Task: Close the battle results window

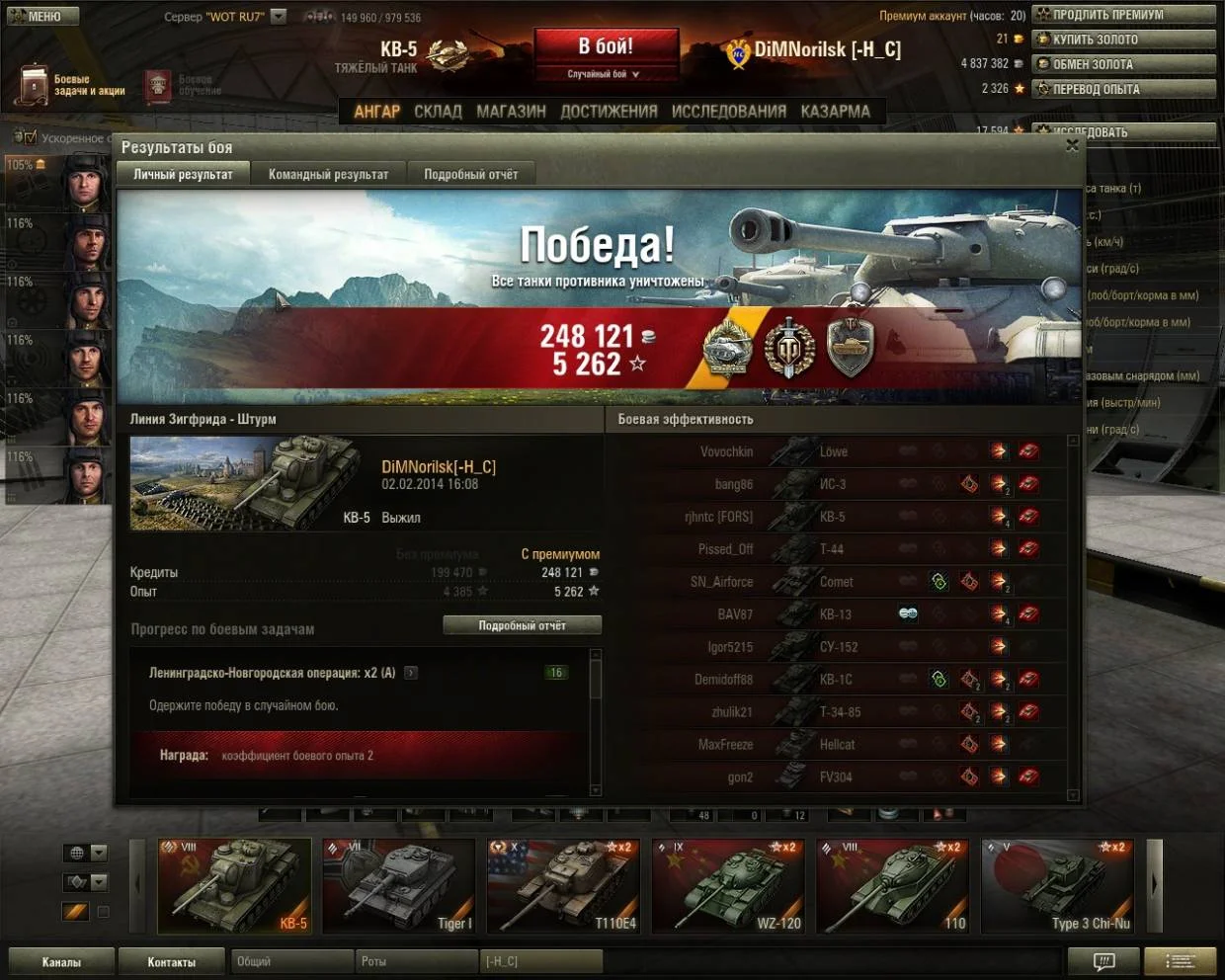Action: point(1072,146)
